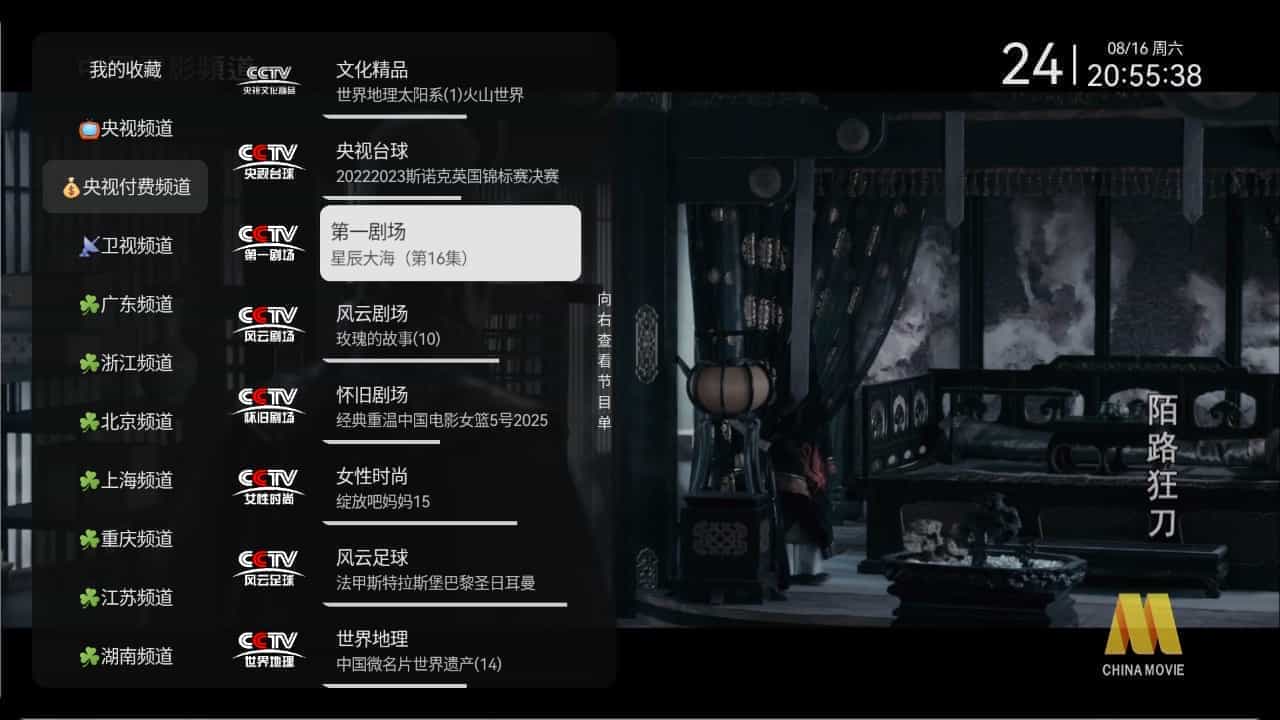The width and height of the screenshot is (1280, 720).
Task: Click the CCTV 世界地理 channel logo
Action: point(268,647)
